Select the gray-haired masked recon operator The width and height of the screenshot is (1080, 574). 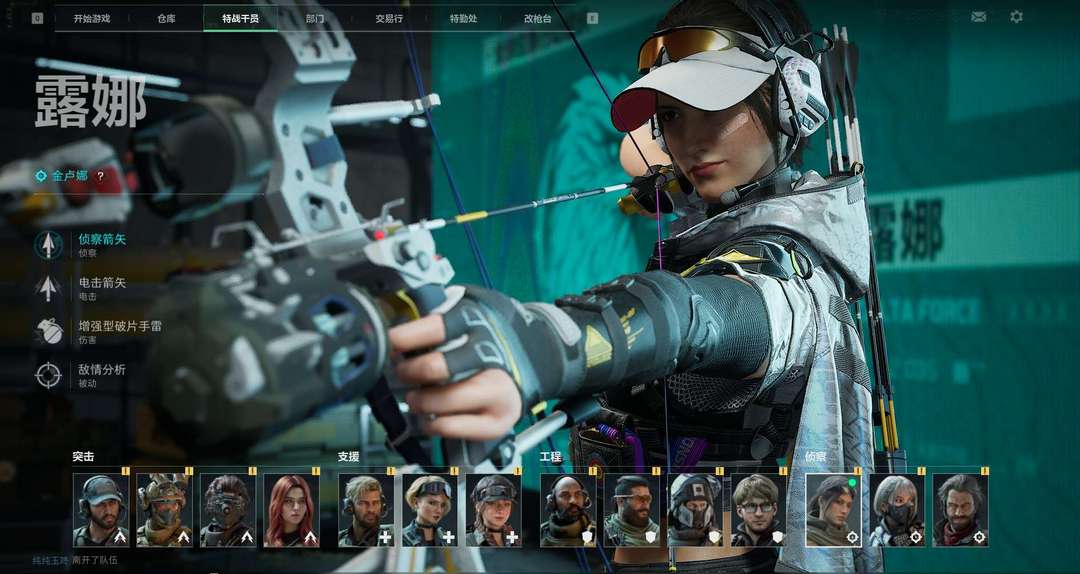[x=897, y=510]
